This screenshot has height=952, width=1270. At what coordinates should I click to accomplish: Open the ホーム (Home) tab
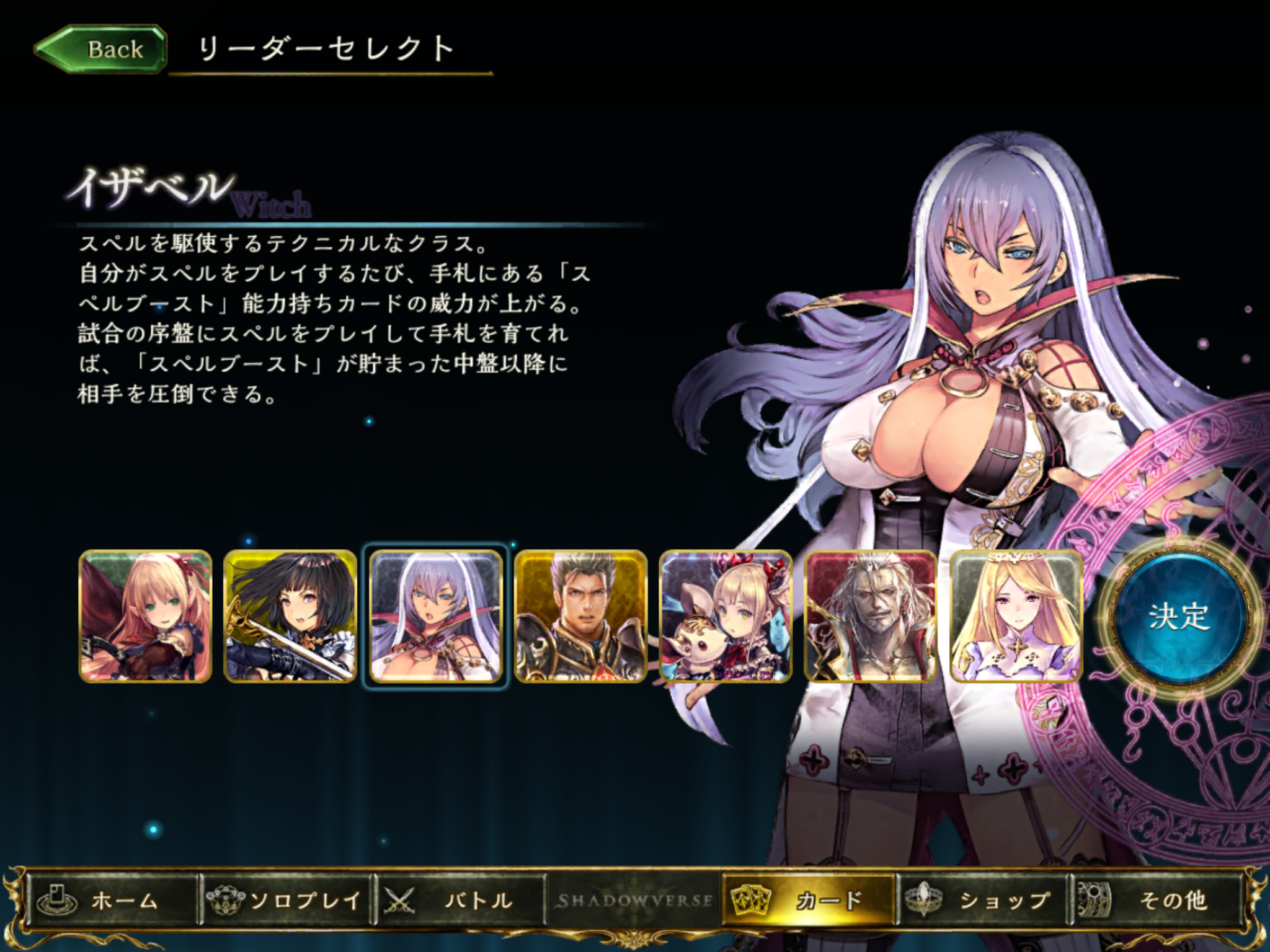(x=112, y=900)
